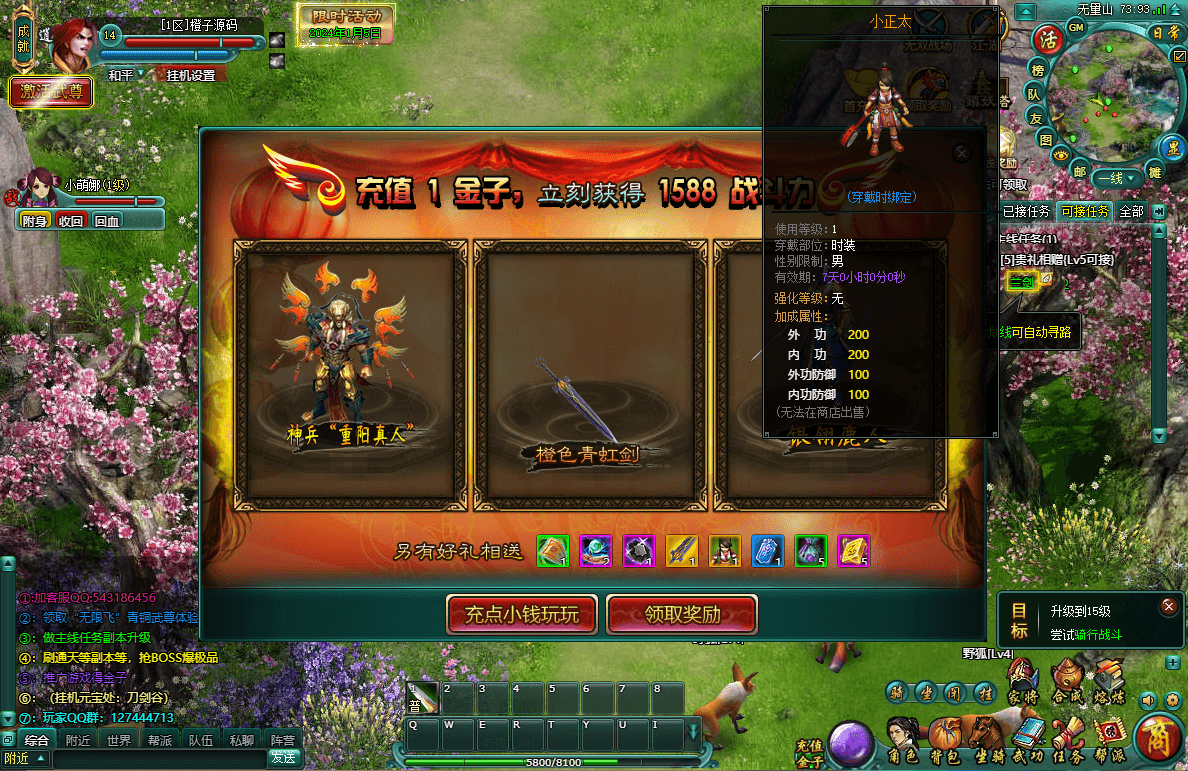Show the 全部 quests tab
The image size is (1188, 771).
point(1131,211)
